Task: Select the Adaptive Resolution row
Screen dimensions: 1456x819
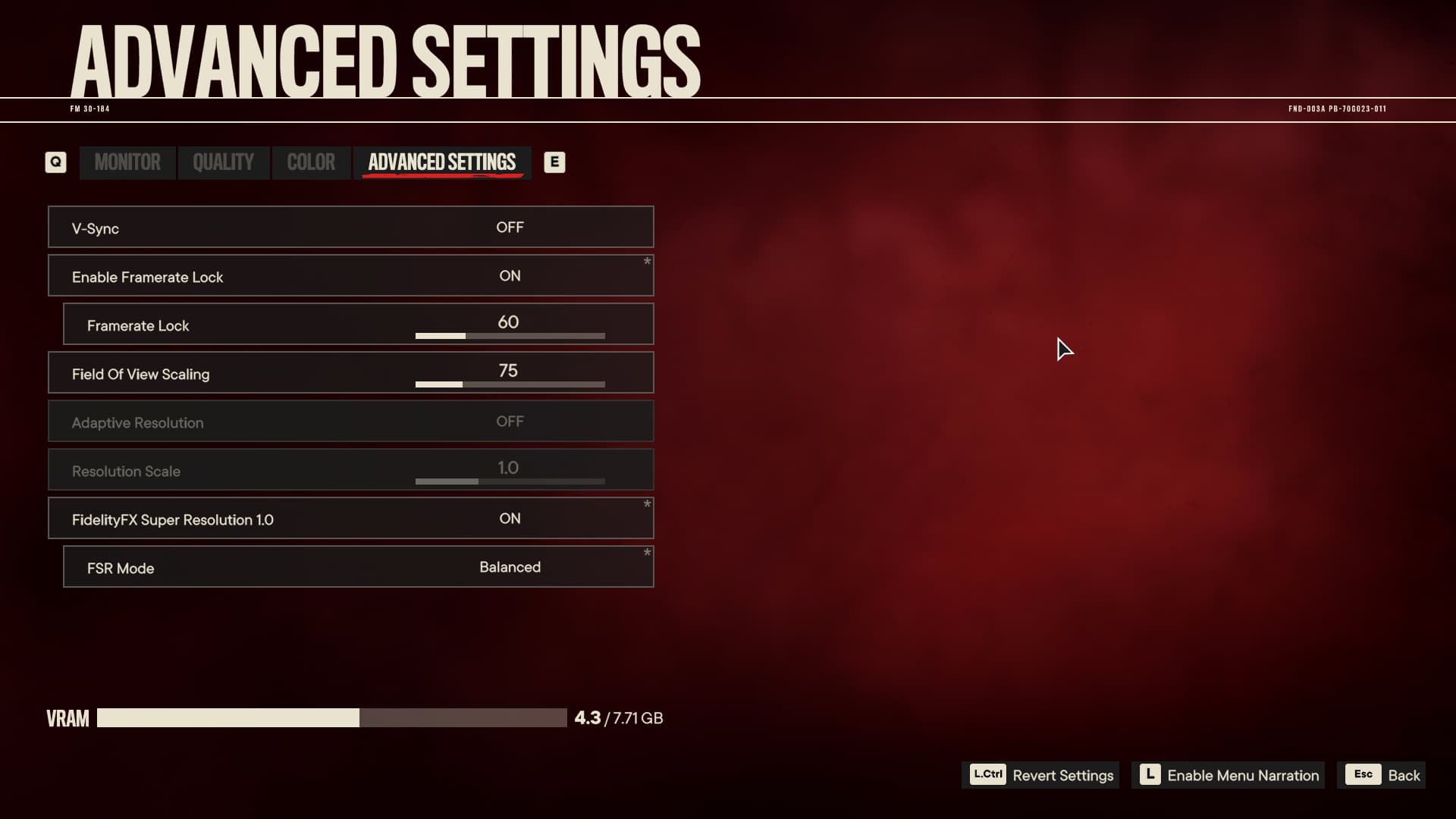Action: pos(350,422)
